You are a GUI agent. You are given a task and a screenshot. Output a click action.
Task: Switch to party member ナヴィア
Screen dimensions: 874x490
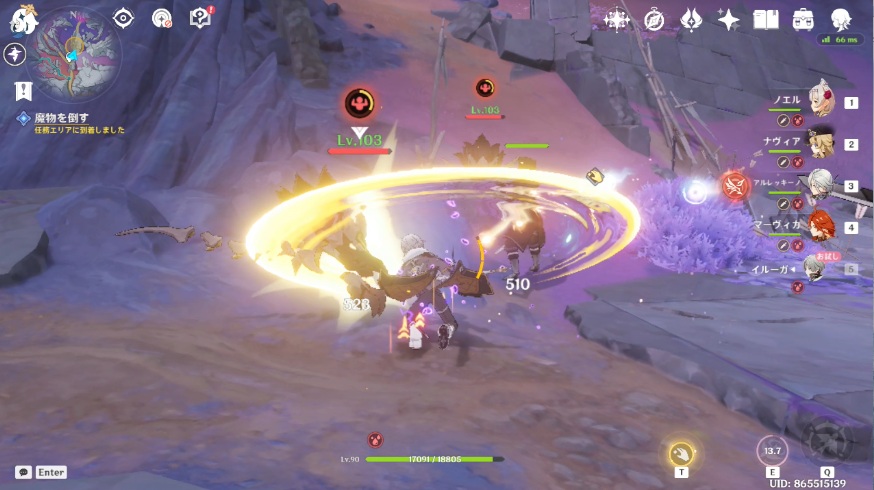[x=821, y=142]
